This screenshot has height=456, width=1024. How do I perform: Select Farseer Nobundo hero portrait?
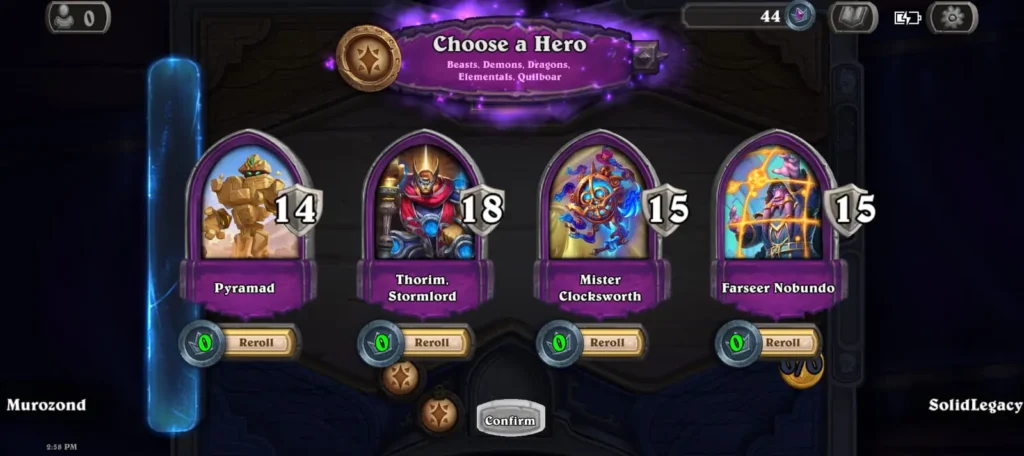point(775,203)
